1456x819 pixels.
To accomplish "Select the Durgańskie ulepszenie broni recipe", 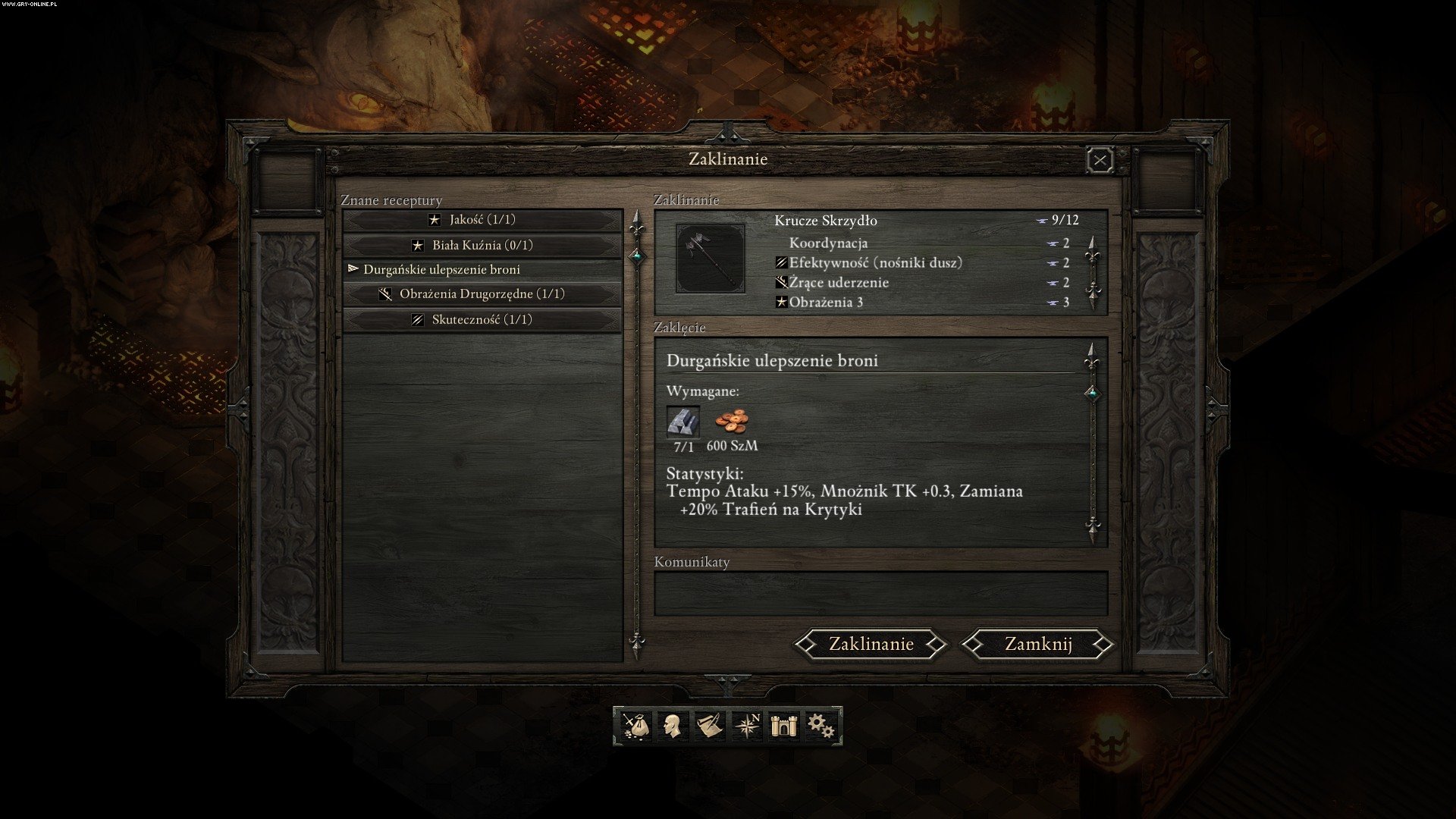I will pos(441,270).
